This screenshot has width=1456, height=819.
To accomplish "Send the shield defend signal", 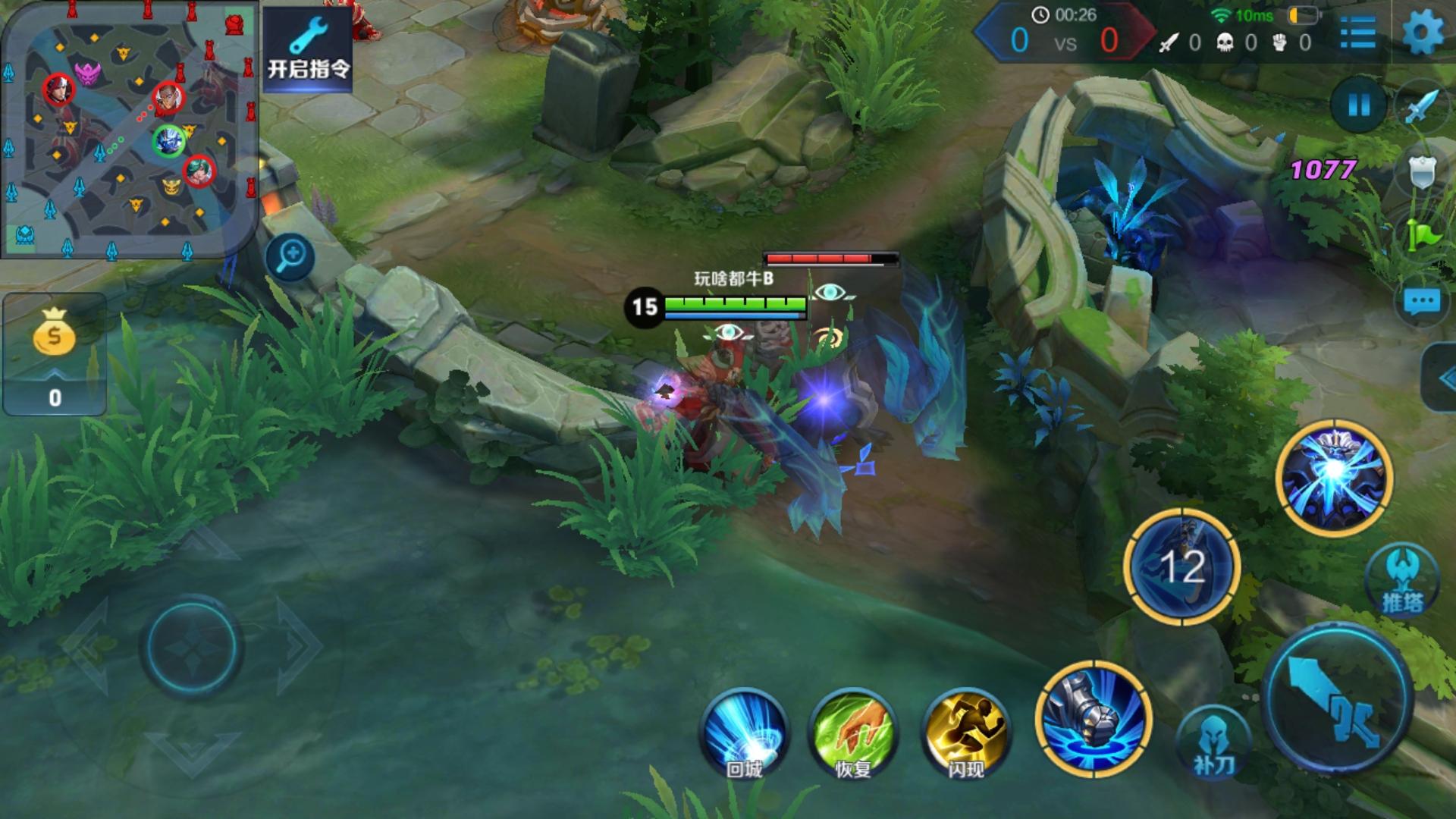I will (1423, 172).
